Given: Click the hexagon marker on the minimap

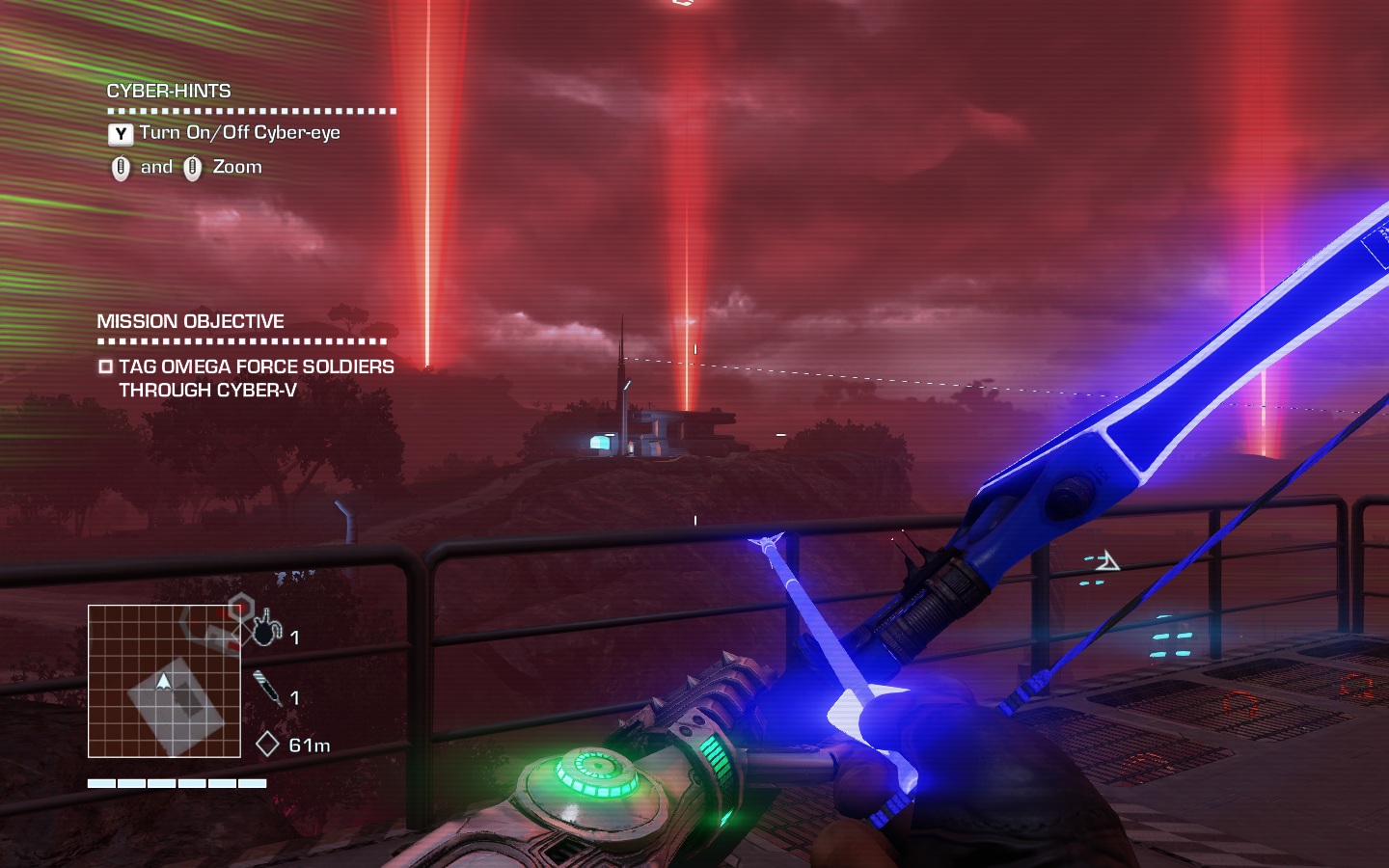Looking at the screenshot, I should tap(239, 608).
